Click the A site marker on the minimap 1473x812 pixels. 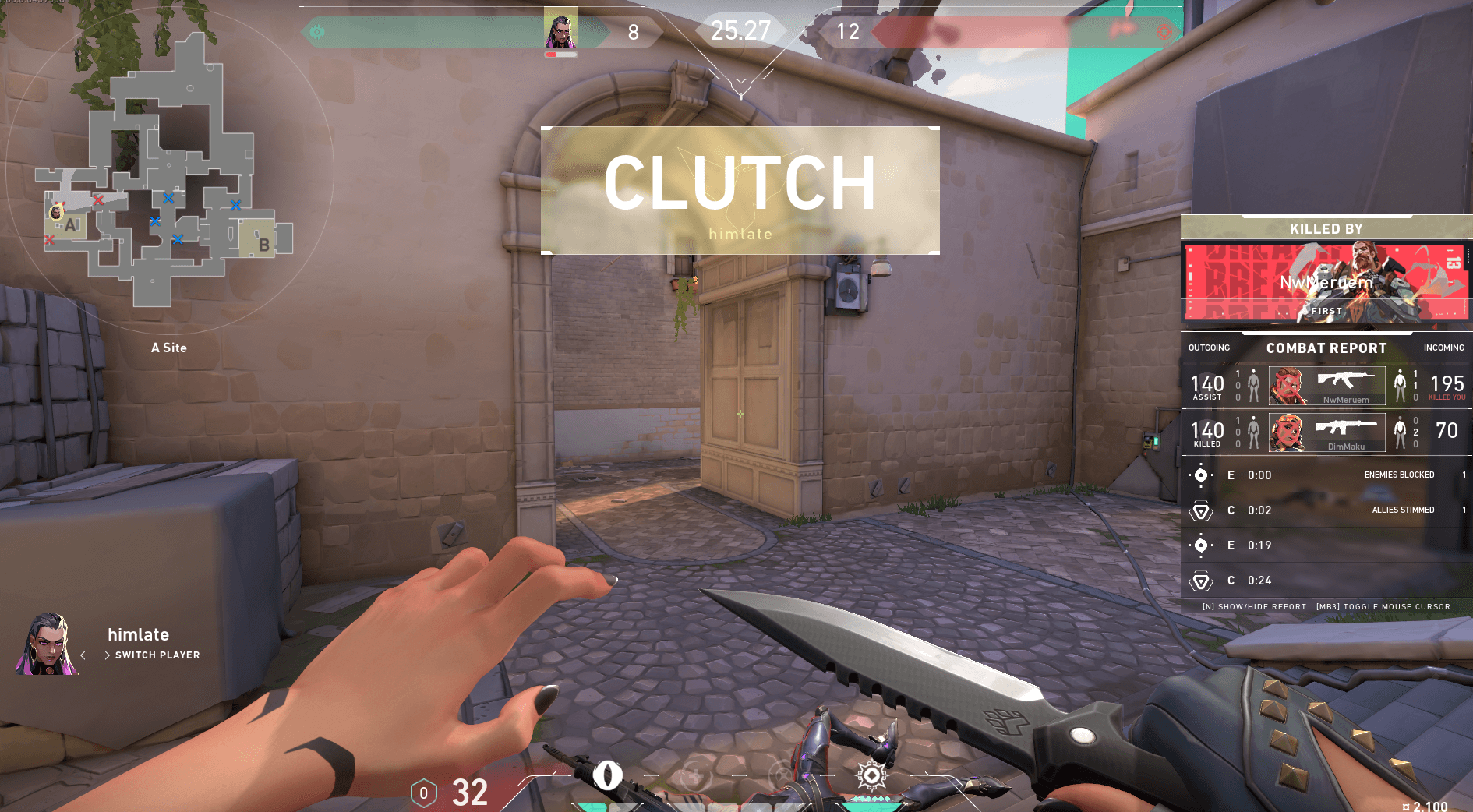coord(72,225)
